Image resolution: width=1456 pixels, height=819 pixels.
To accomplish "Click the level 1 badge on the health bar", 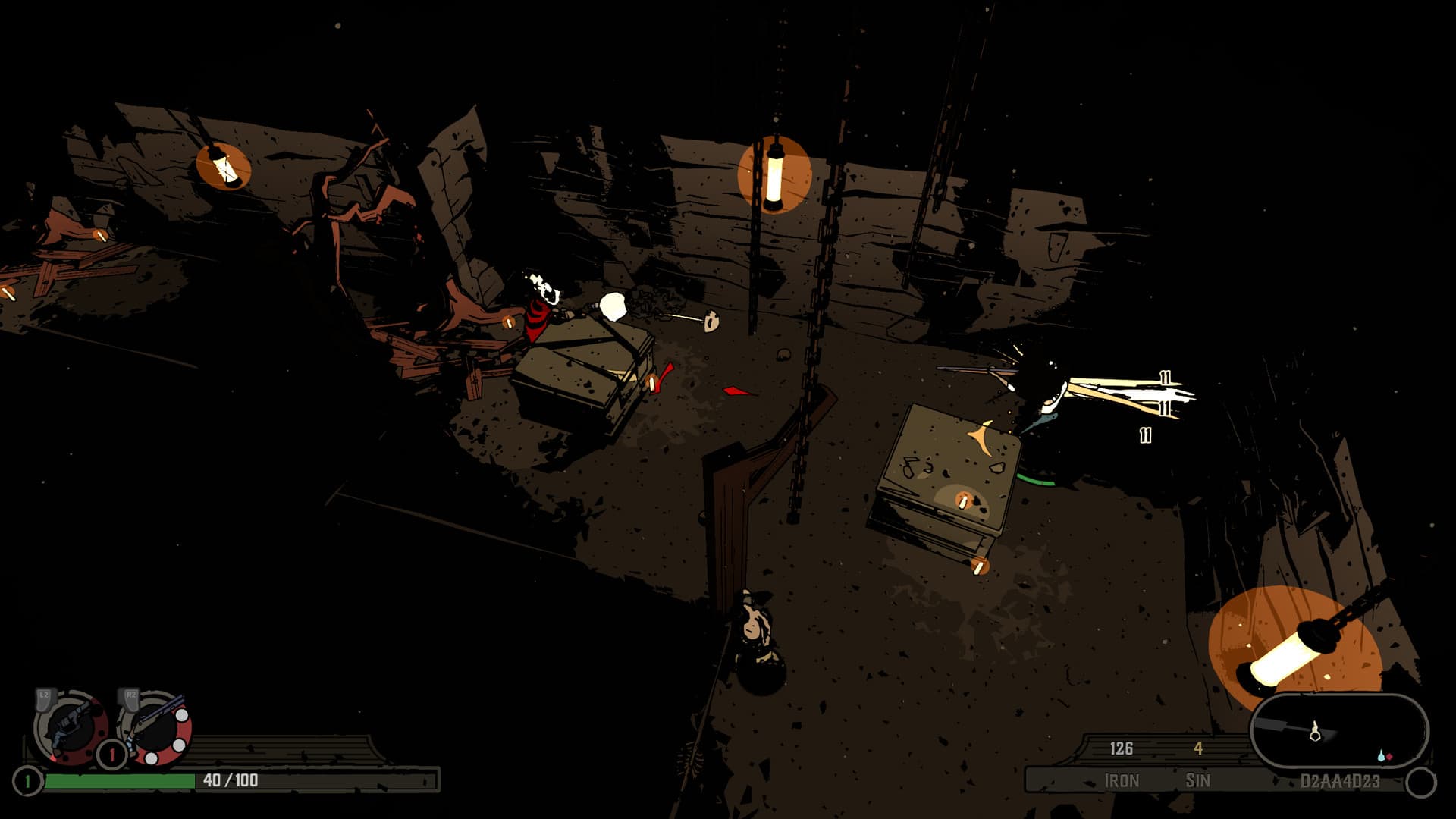I will (27, 780).
